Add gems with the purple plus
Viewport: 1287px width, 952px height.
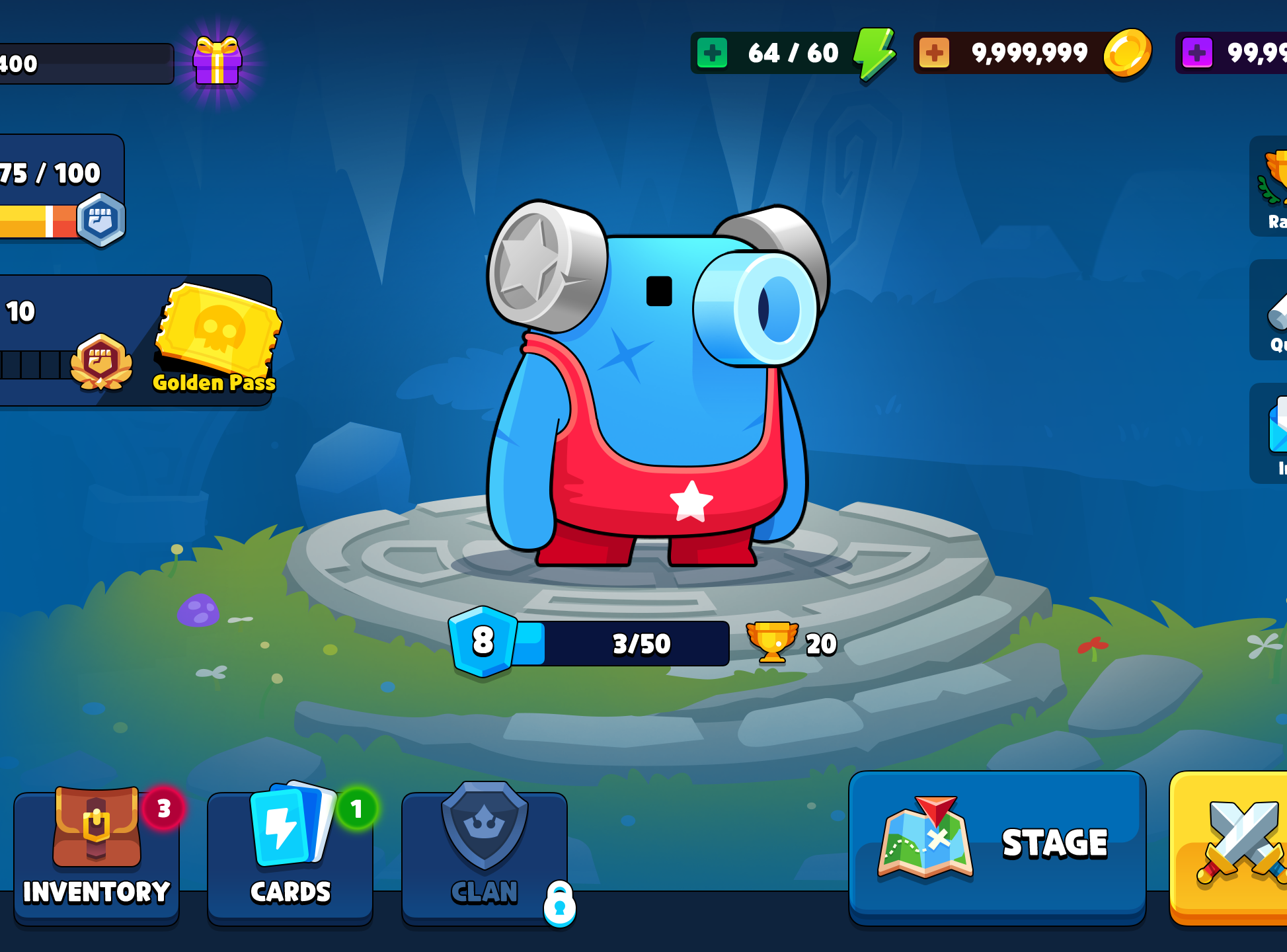(1197, 53)
